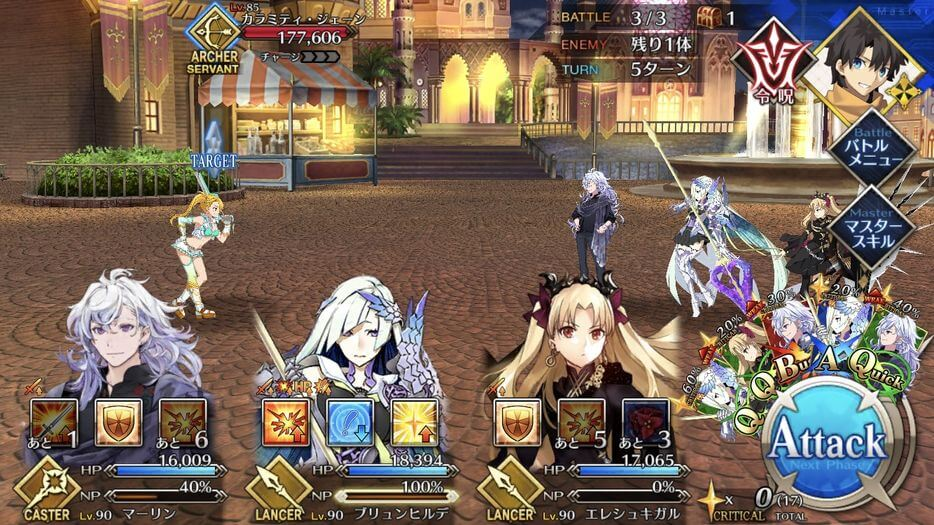
Task: Select Ereshkigal's dark cage skill icon
Action: coord(646,422)
